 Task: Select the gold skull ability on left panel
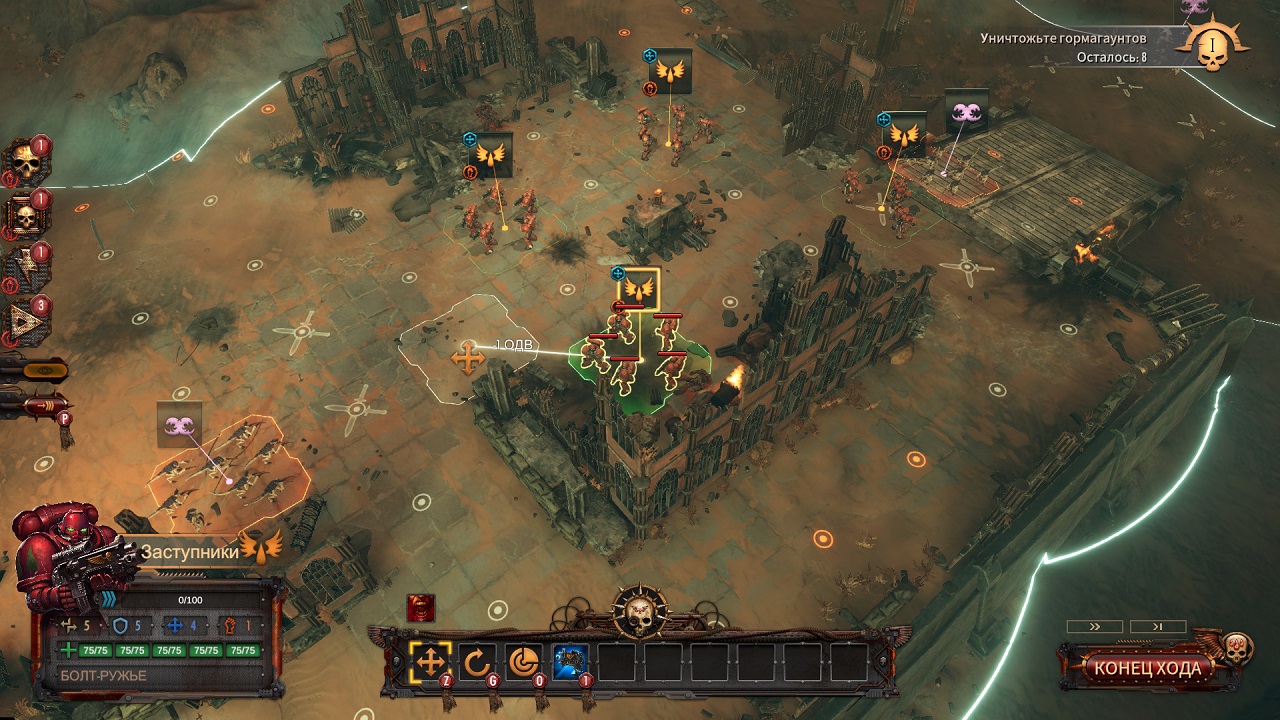point(24,161)
